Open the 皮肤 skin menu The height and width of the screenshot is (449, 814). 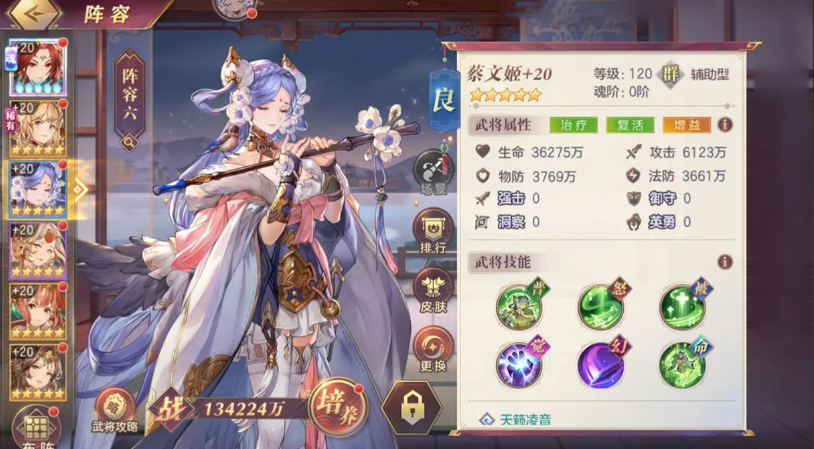(x=434, y=292)
